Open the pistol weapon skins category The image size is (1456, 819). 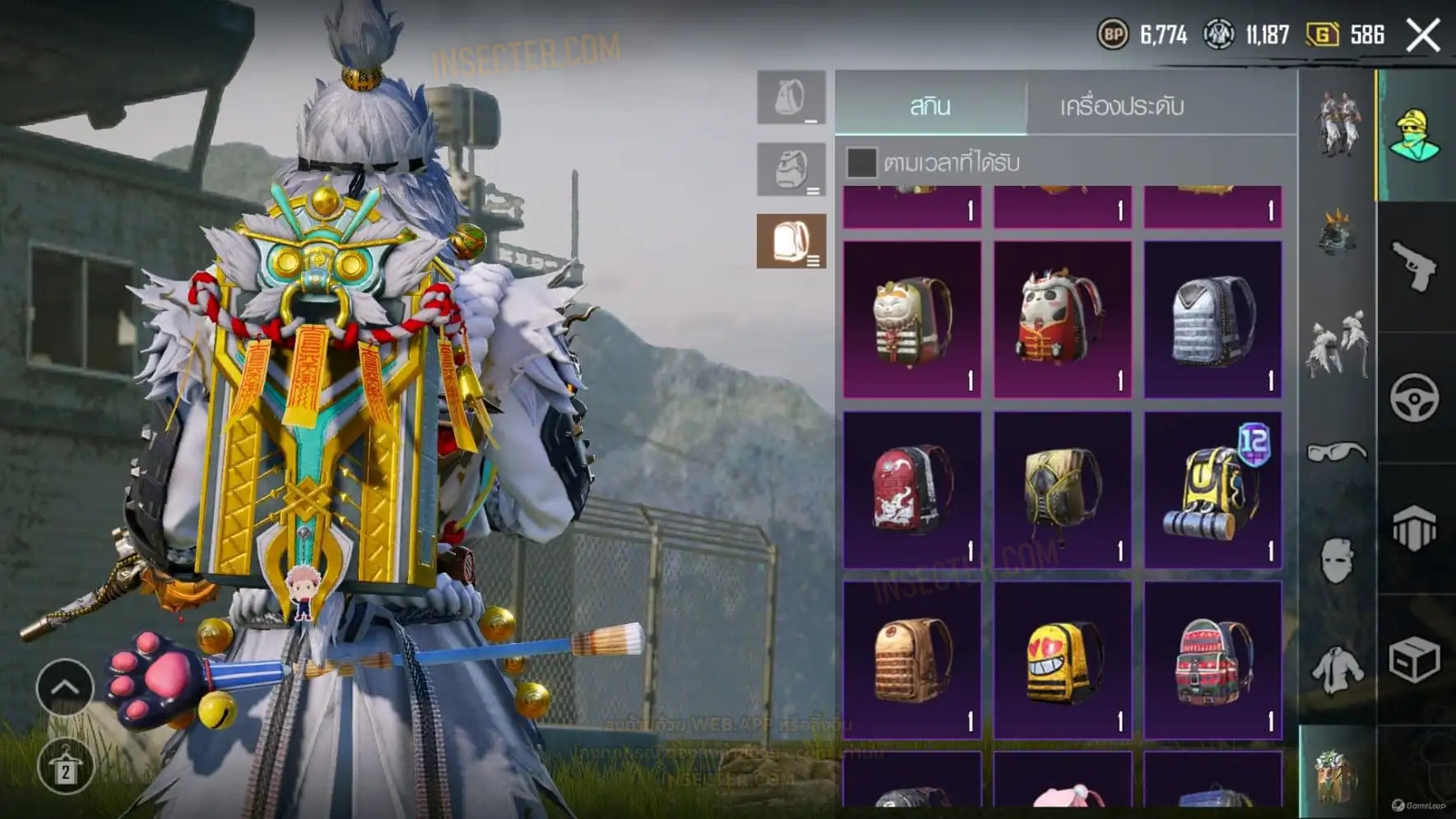click(1414, 266)
